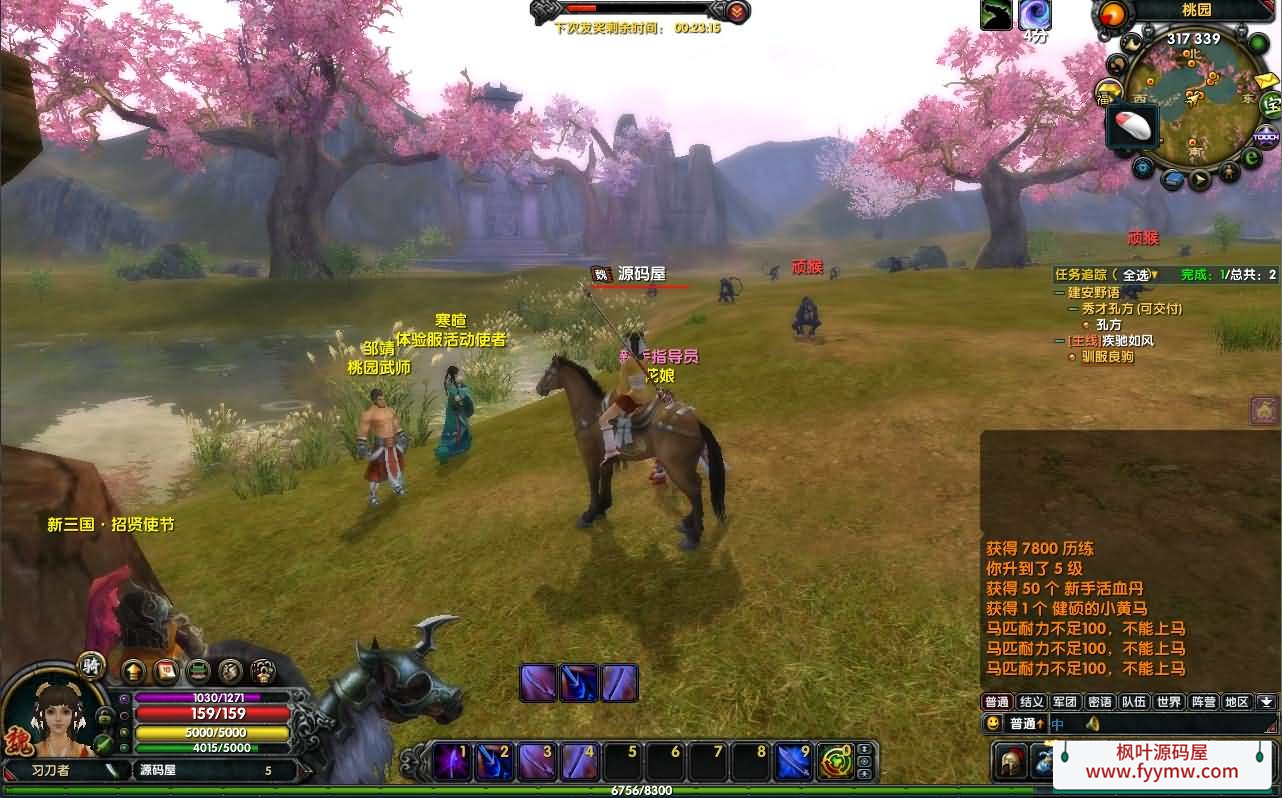Image resolution: width=1282 pixels, height=798 pixels.
Task: Click the 驯服良驹 quest objective
Action: tap(1107, 357)
